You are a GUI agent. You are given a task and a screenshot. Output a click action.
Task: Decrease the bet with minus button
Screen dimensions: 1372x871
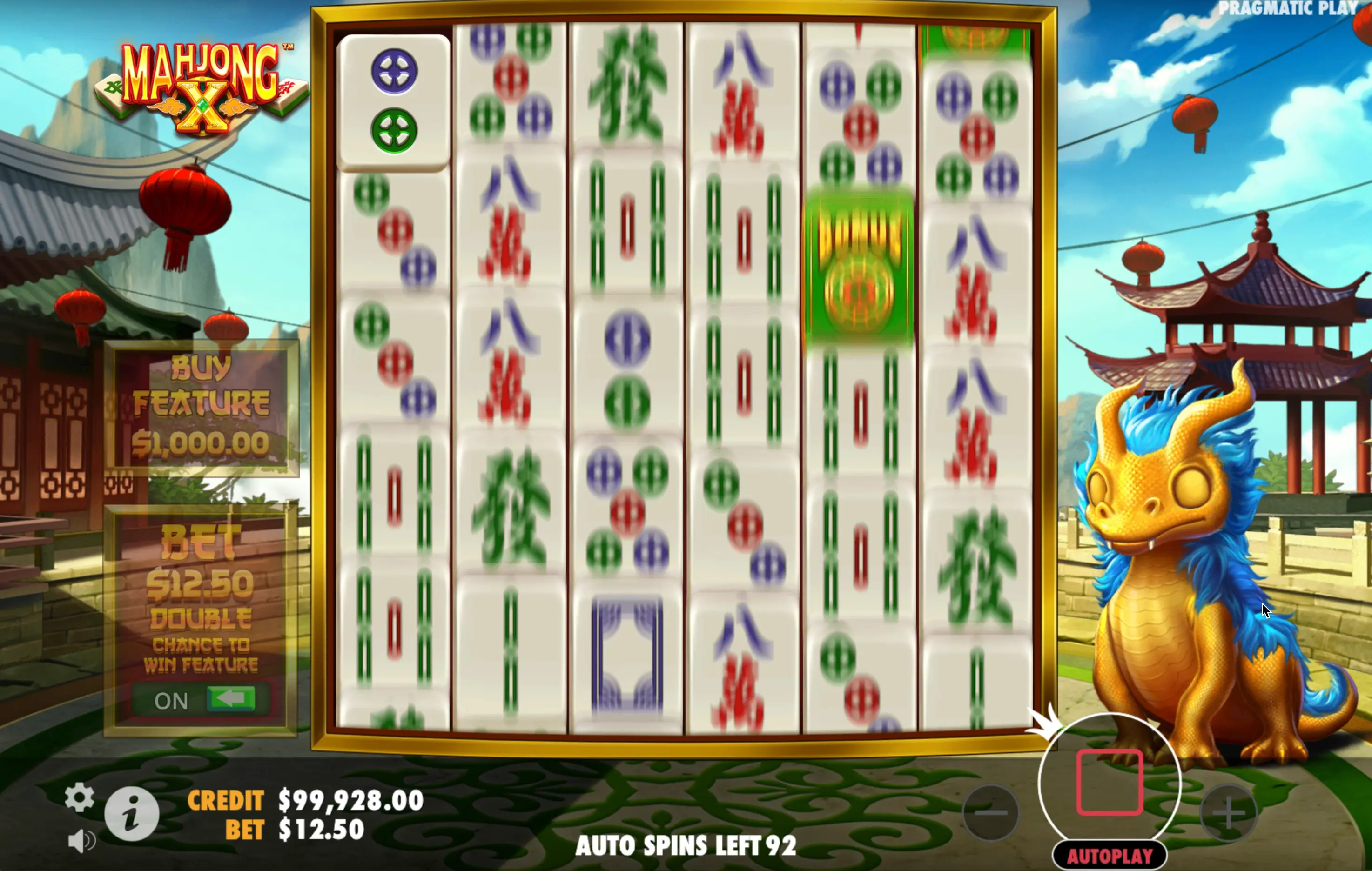click(990, 813)
